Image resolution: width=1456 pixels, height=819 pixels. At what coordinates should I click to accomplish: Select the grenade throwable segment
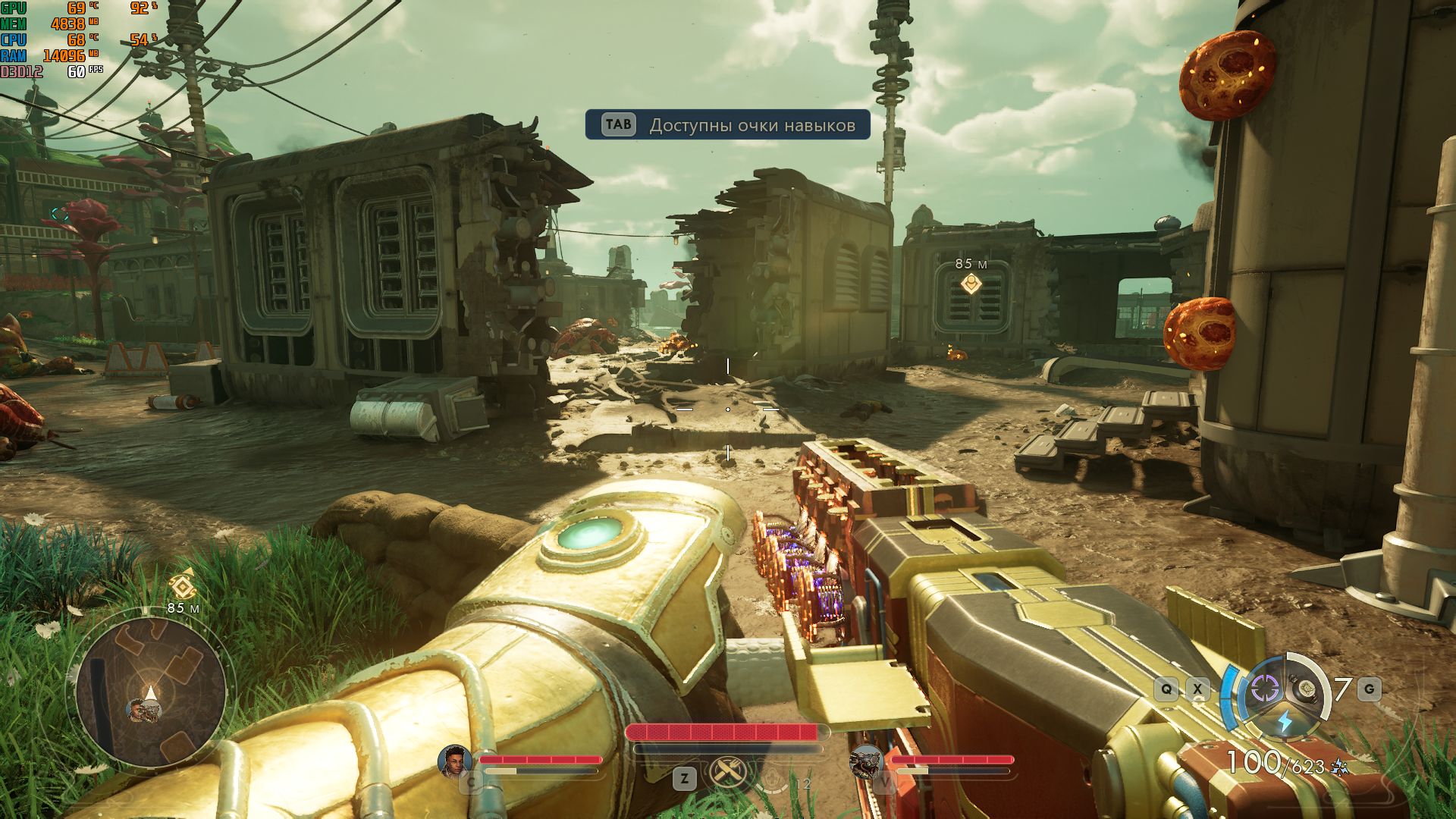[x=1306, y=688]
